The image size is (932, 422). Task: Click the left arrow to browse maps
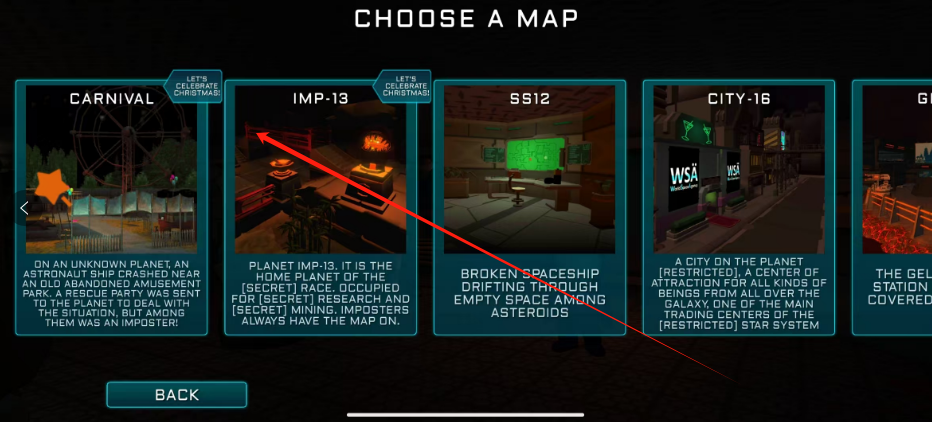(x=25, y=207)
